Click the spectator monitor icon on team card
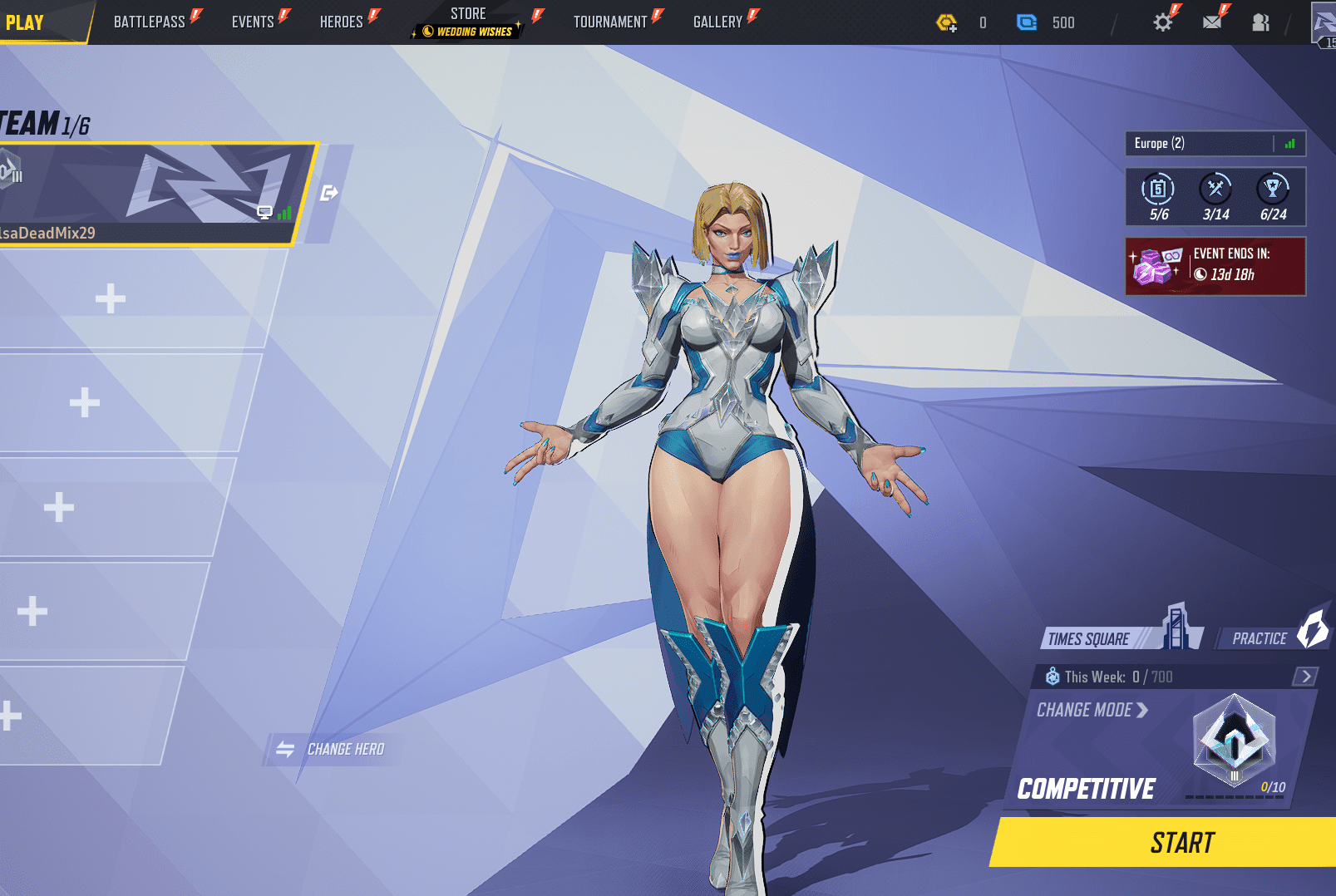 265,212
